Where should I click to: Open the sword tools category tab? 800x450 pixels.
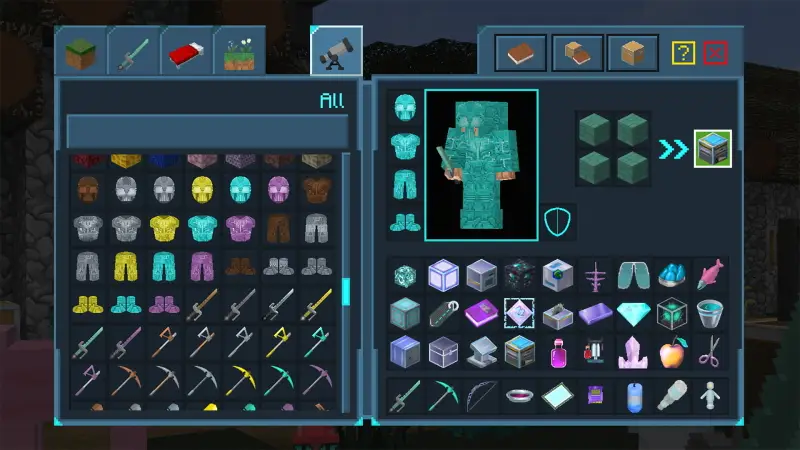coord(133,51)
